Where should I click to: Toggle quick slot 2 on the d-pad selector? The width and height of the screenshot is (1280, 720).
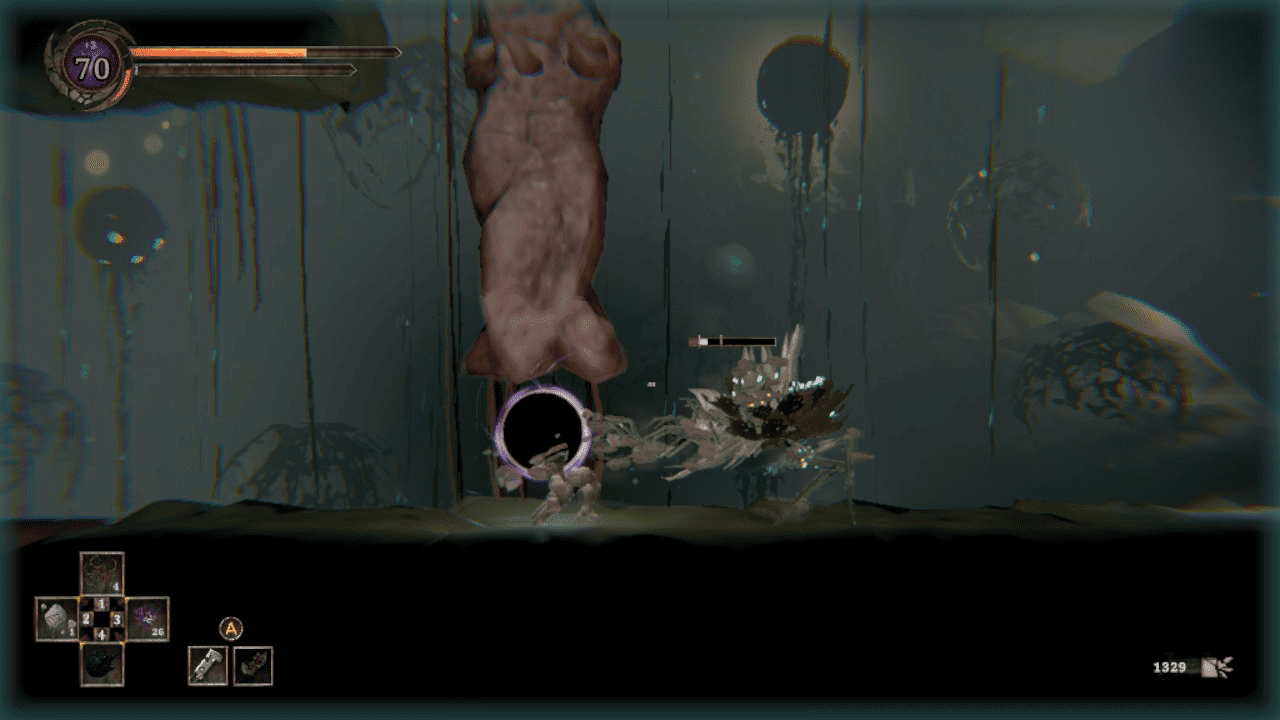point(86,618)
